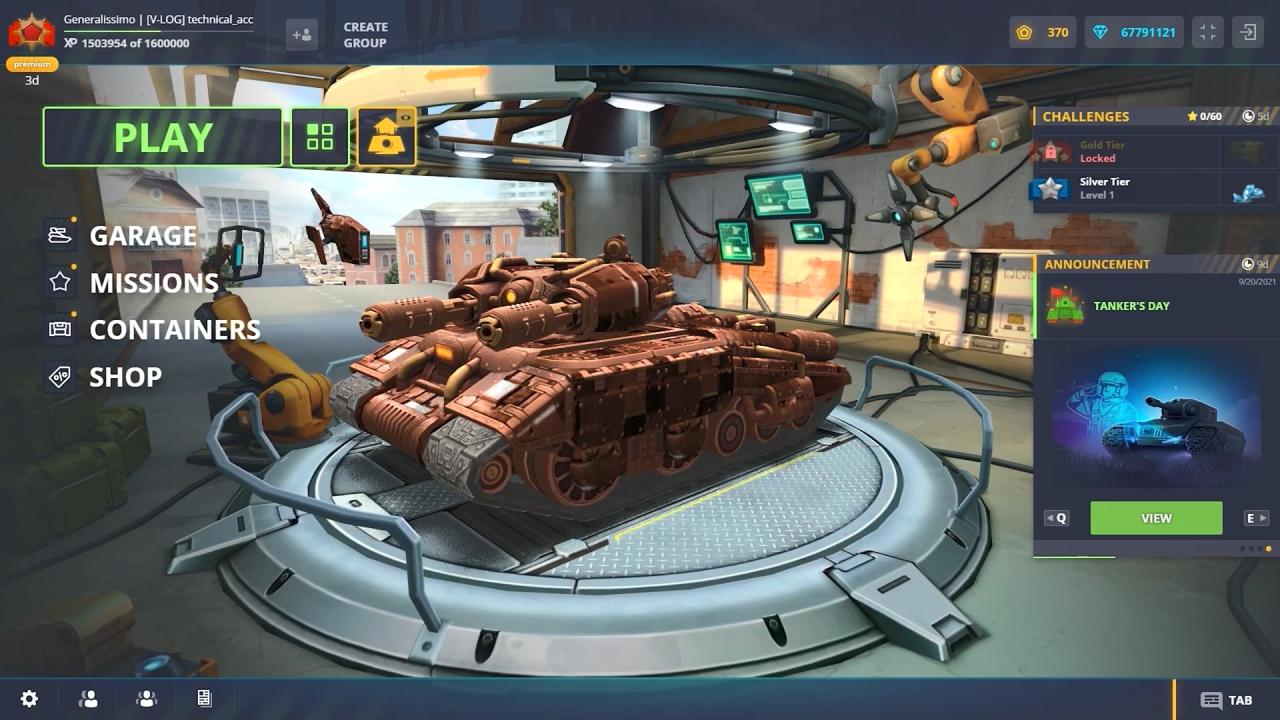Open the friends list icon in bottom bar
The image size is (1280, 720).
point(88,698)
